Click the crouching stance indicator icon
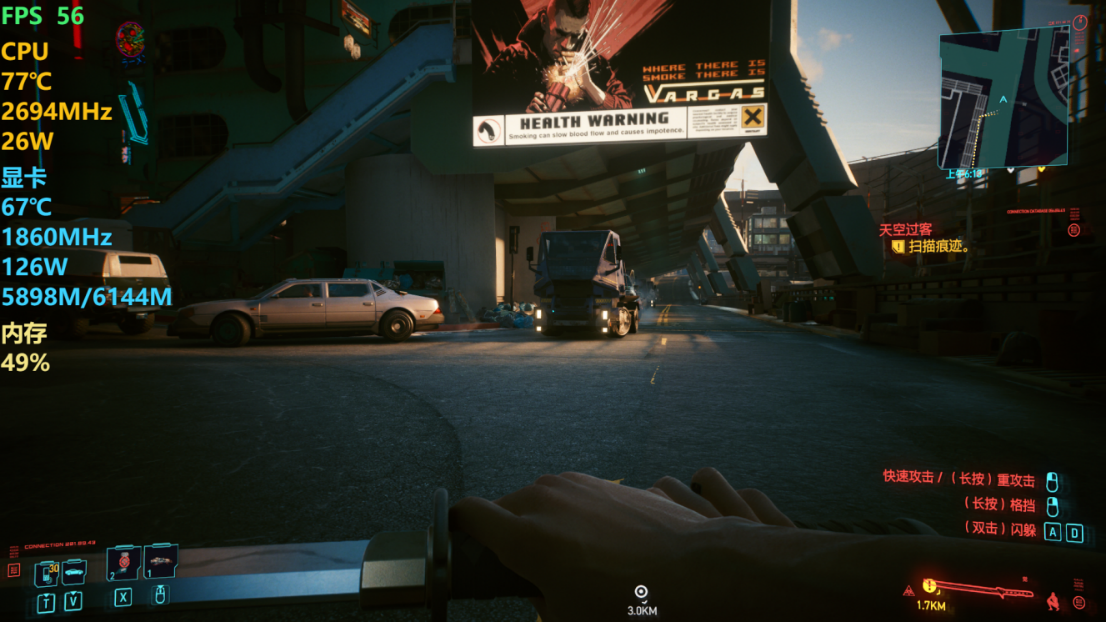The image size is (1106, 622). pyautogui.click(x=1052, y=601)
